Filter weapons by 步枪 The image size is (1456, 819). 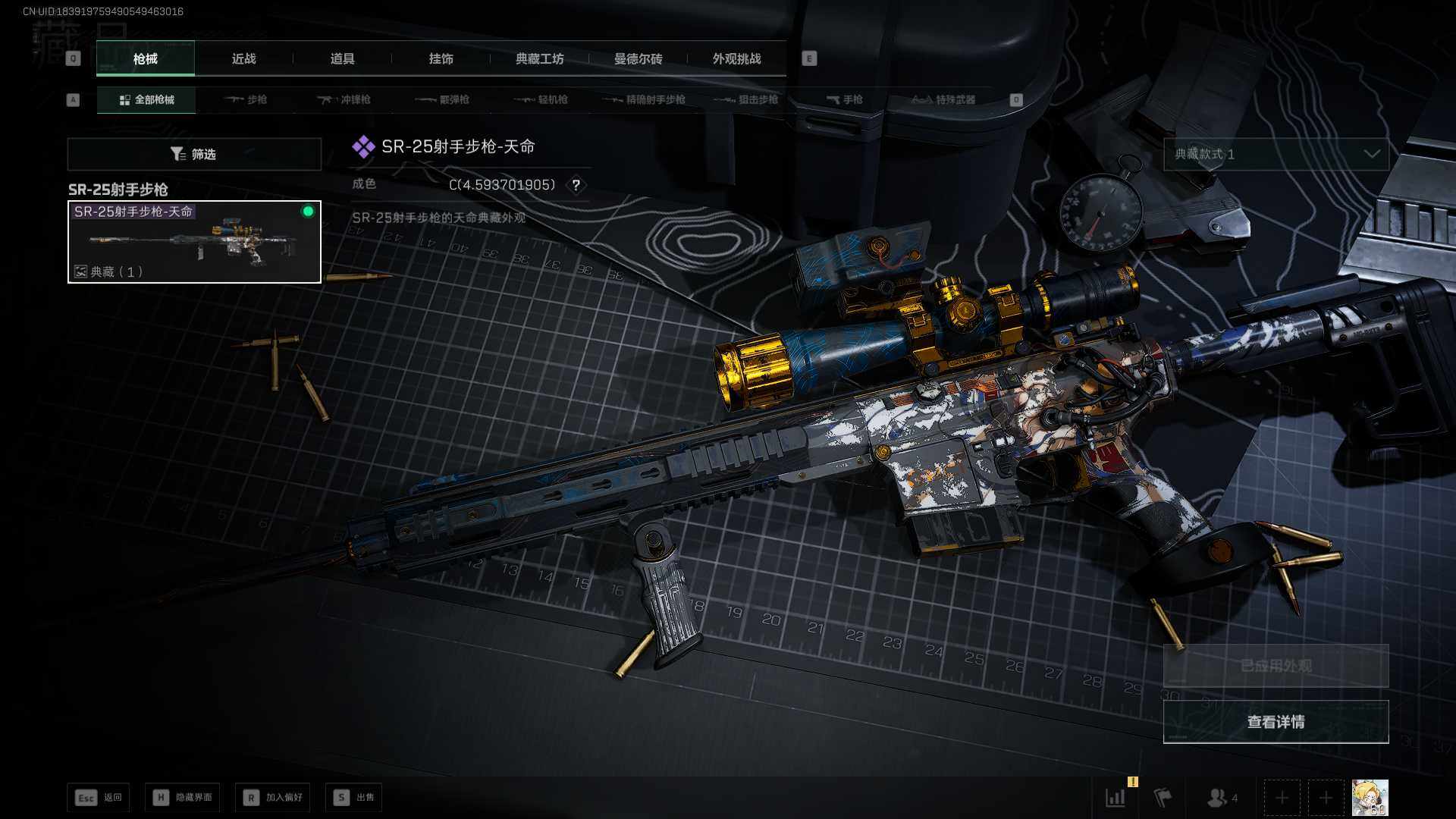246,99
